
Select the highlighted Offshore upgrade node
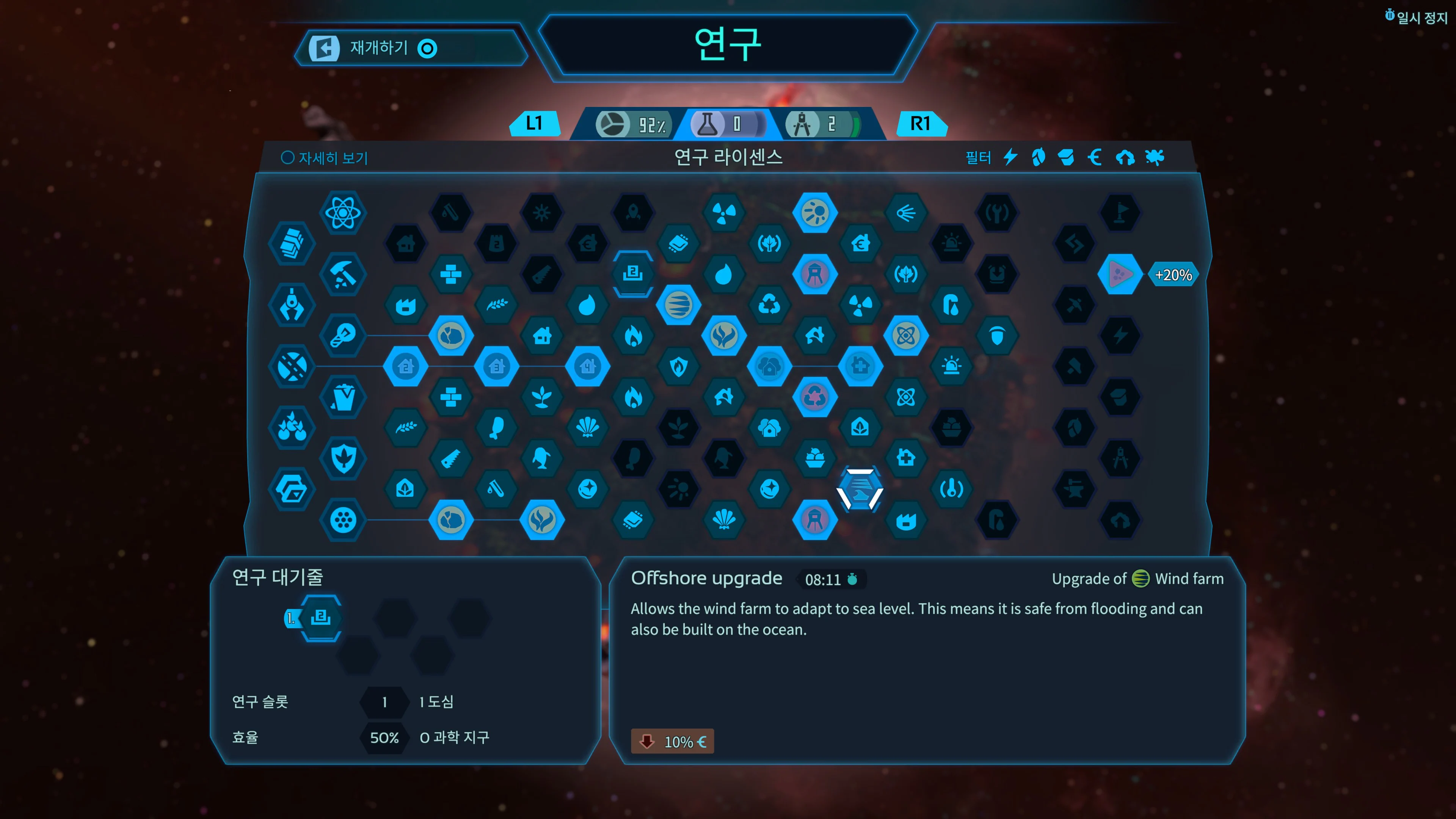860,490
